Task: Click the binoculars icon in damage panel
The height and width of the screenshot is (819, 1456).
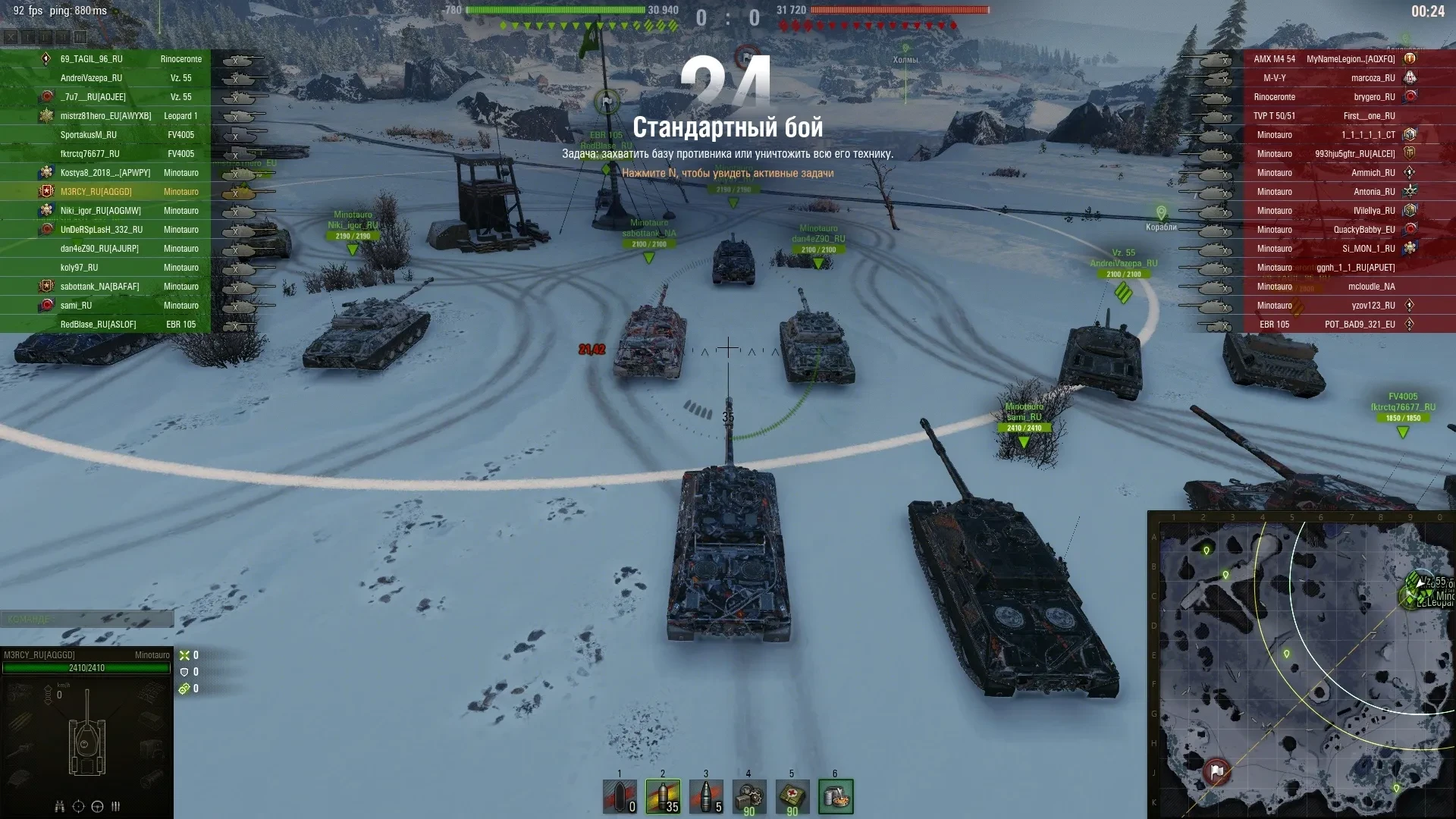Action: [x=59, y=806]
